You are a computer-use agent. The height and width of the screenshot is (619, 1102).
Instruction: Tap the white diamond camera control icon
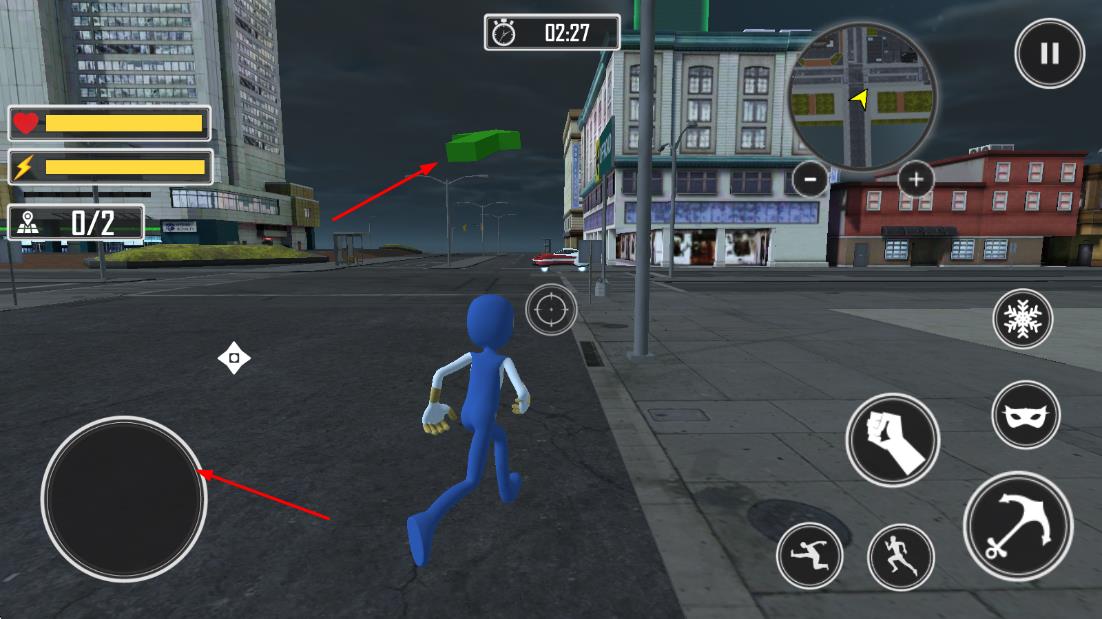234,358
